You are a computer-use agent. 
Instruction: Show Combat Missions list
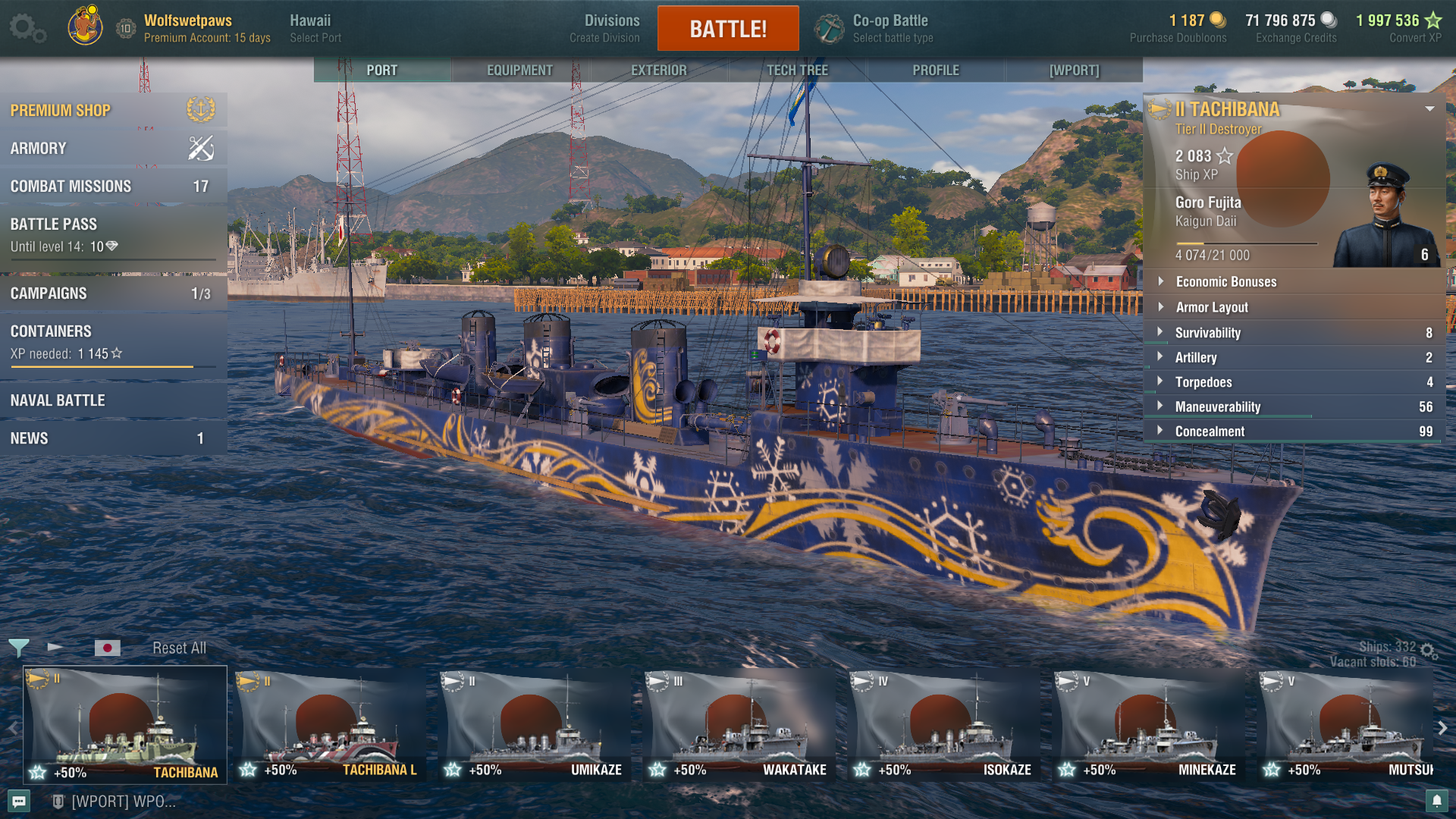pos(112,187)
